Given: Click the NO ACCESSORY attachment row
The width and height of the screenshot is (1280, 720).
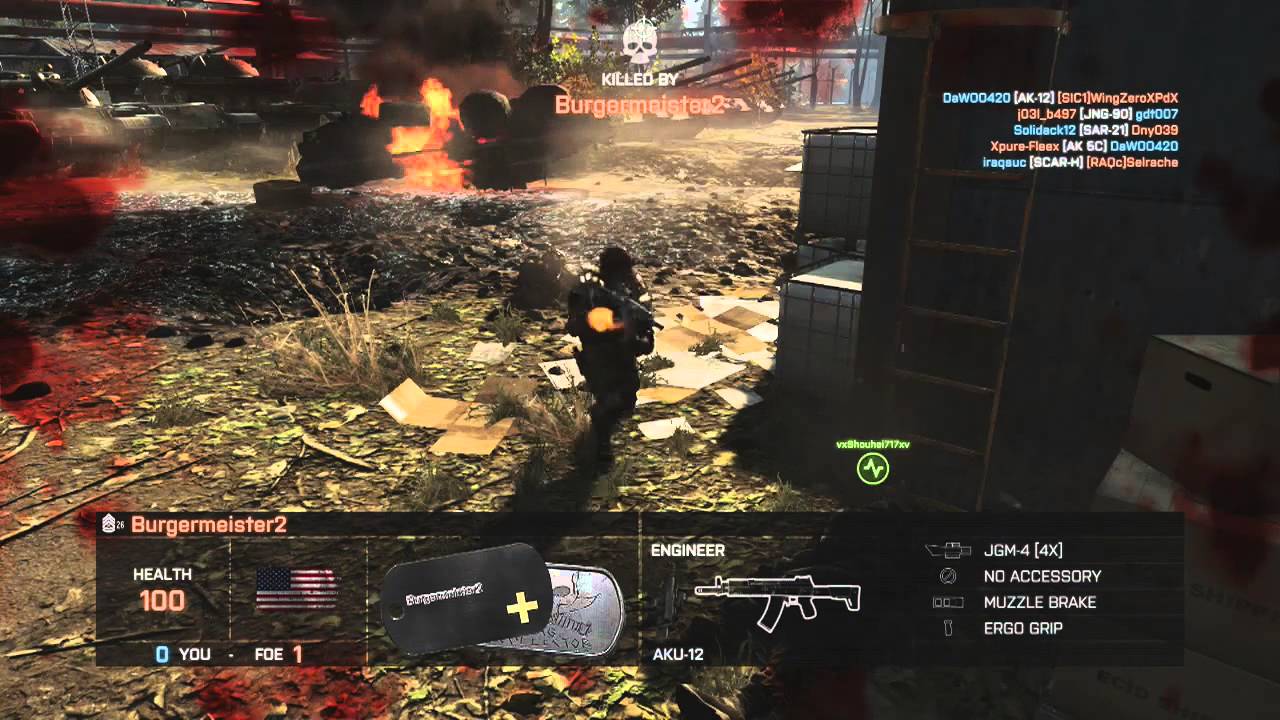Looking at the screenshot, I should click(1042, 576).
